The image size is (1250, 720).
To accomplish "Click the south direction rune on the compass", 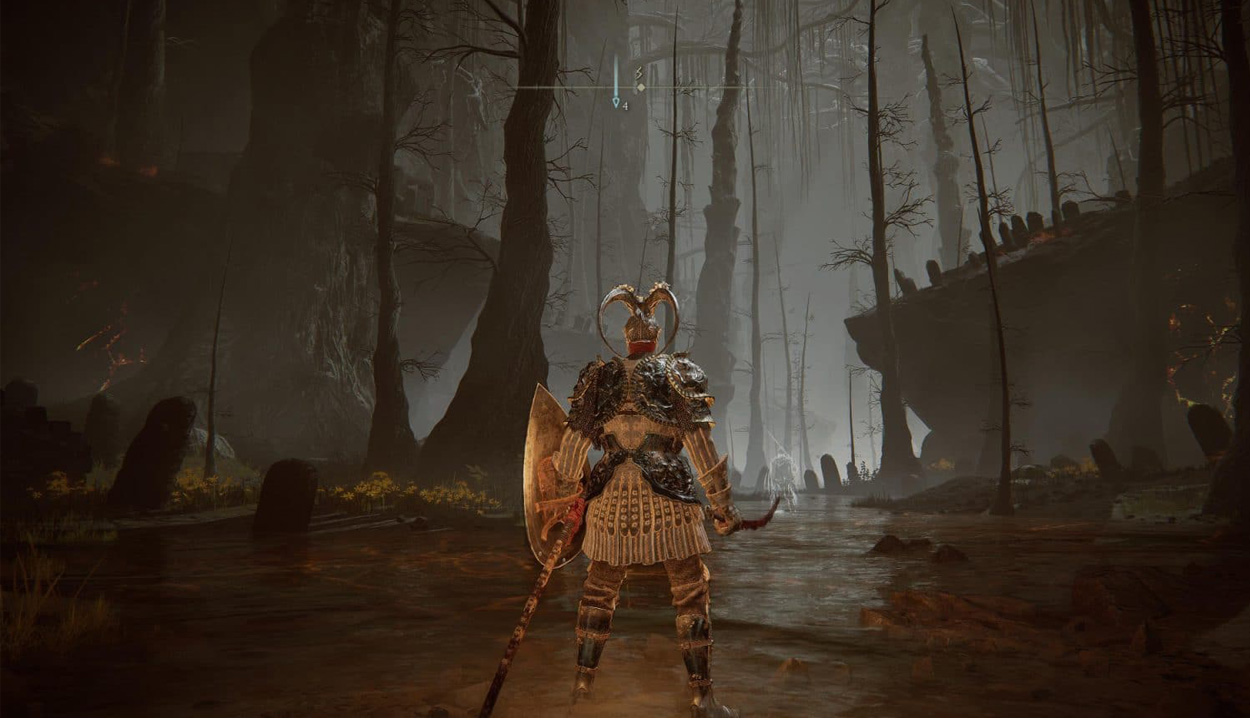I will point(638,72).
